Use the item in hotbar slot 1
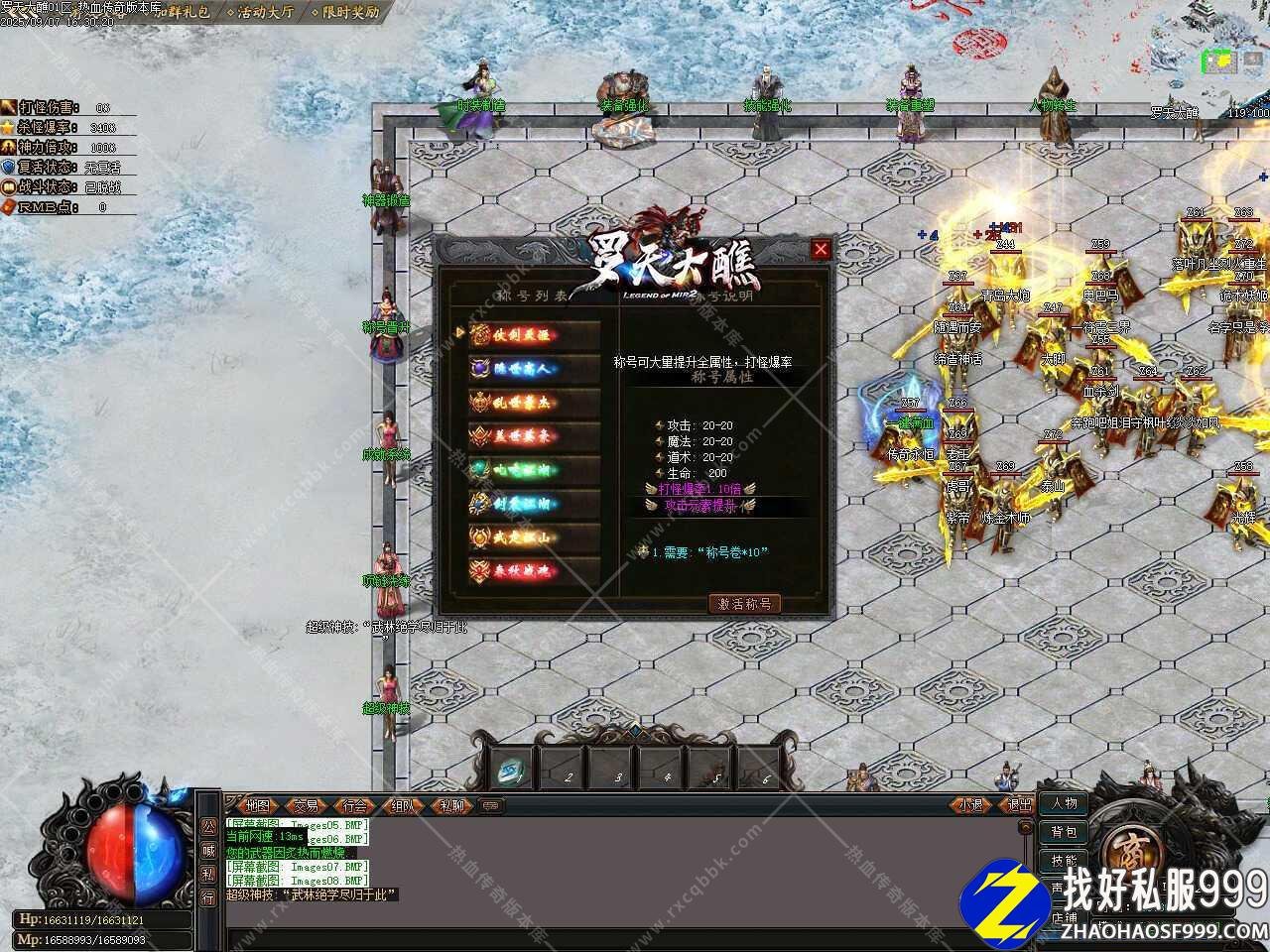The width and height of the screenshot is (1270, 952). tap(513, 768)
